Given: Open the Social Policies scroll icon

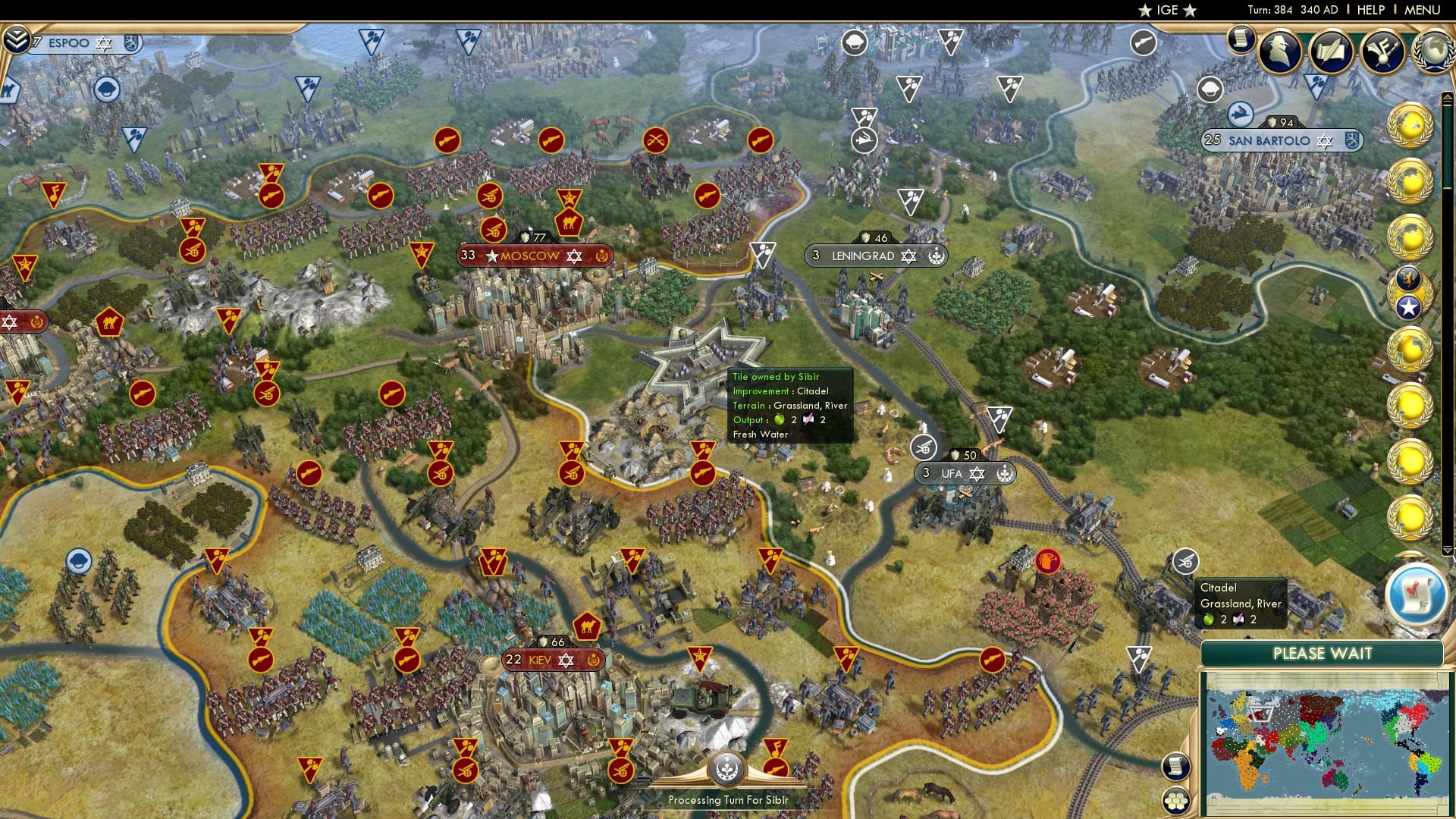Looking at the screenshot, I should 1240,39.
